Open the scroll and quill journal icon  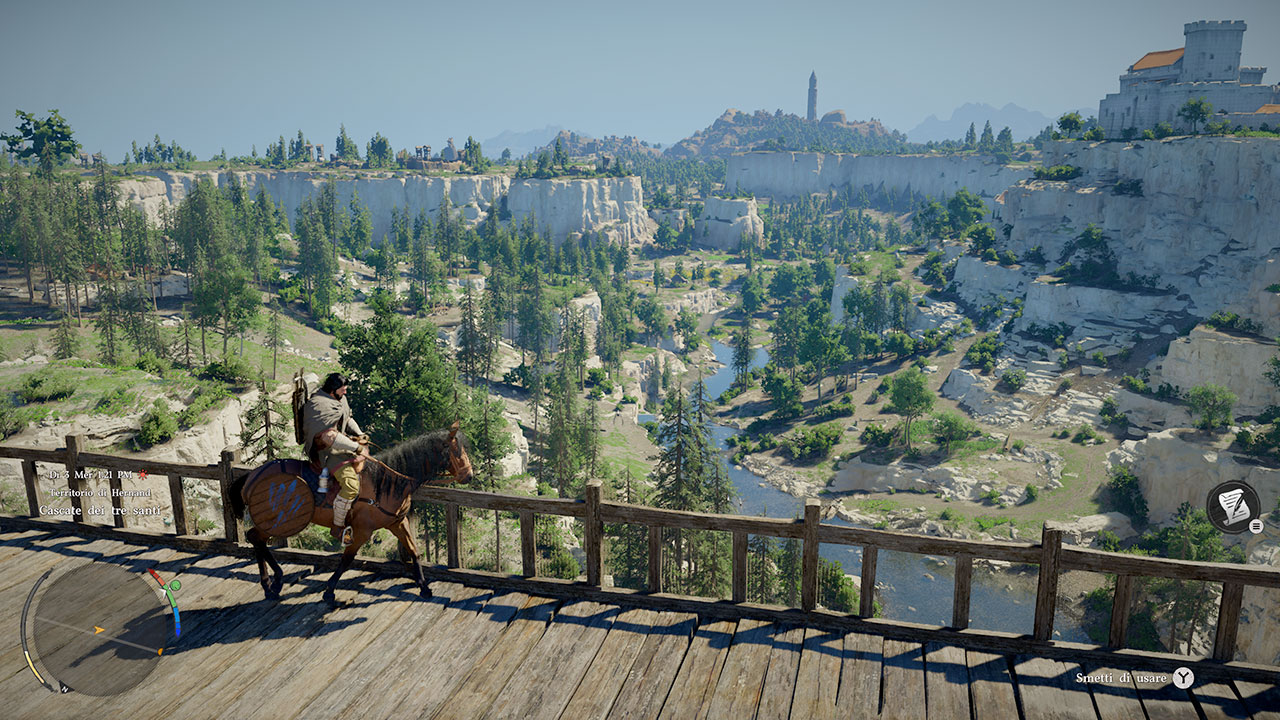(1231, 506)
